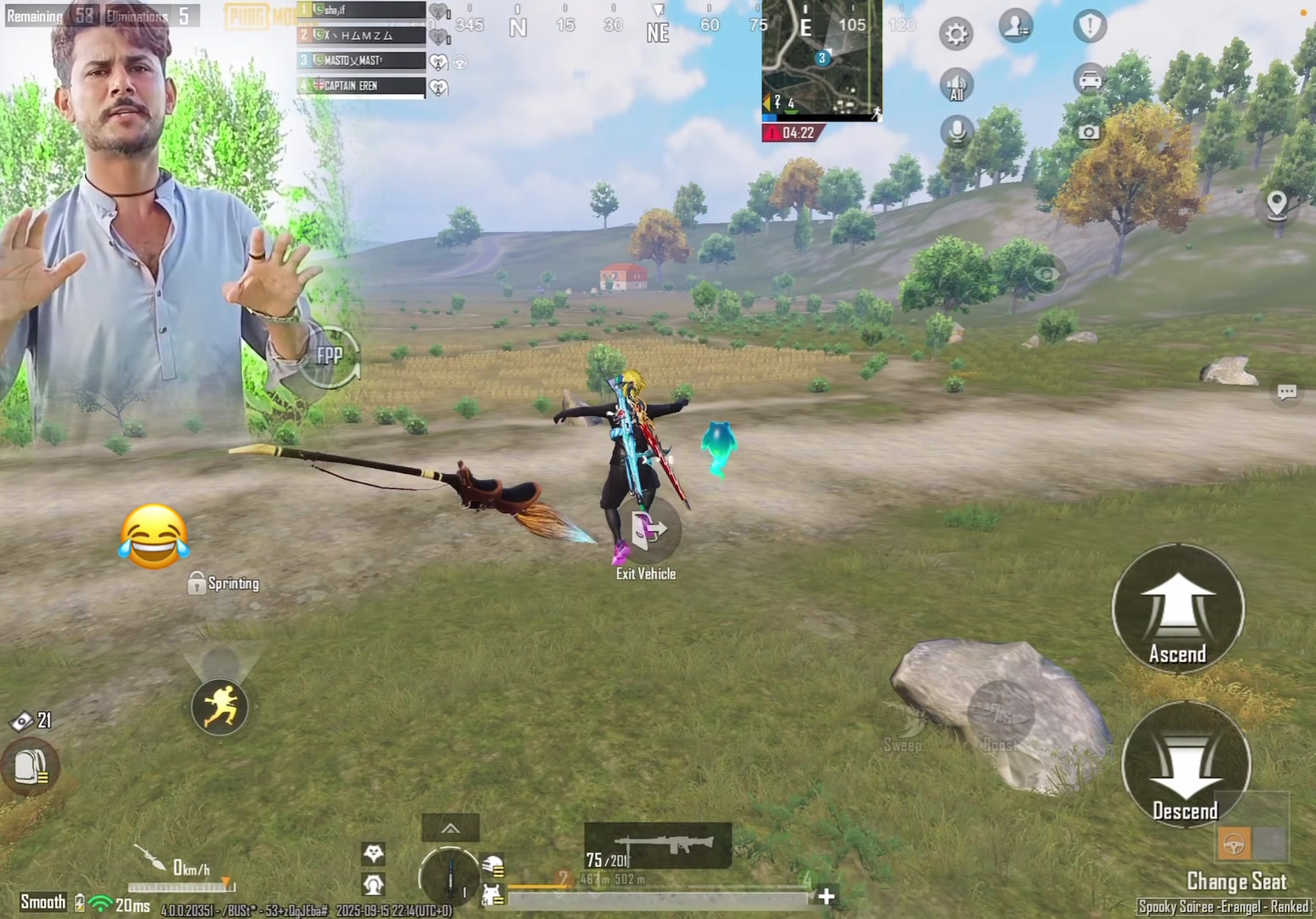Viewport: 1316px width, 919px height.
Task: Tap the shield report icon
Action: pyautogui.click(x=1089, y=26)
